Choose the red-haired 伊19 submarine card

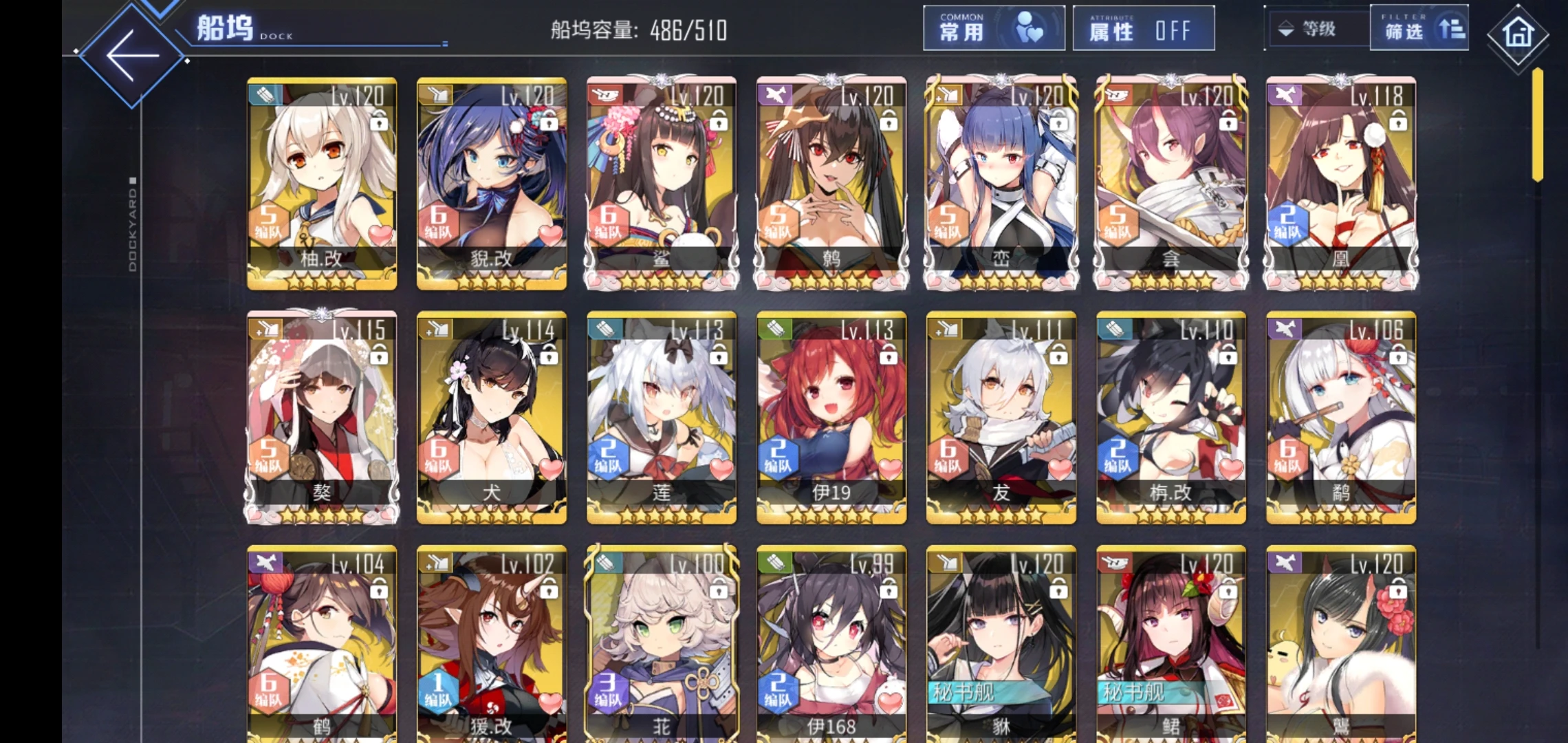click(x=831, y=417)
